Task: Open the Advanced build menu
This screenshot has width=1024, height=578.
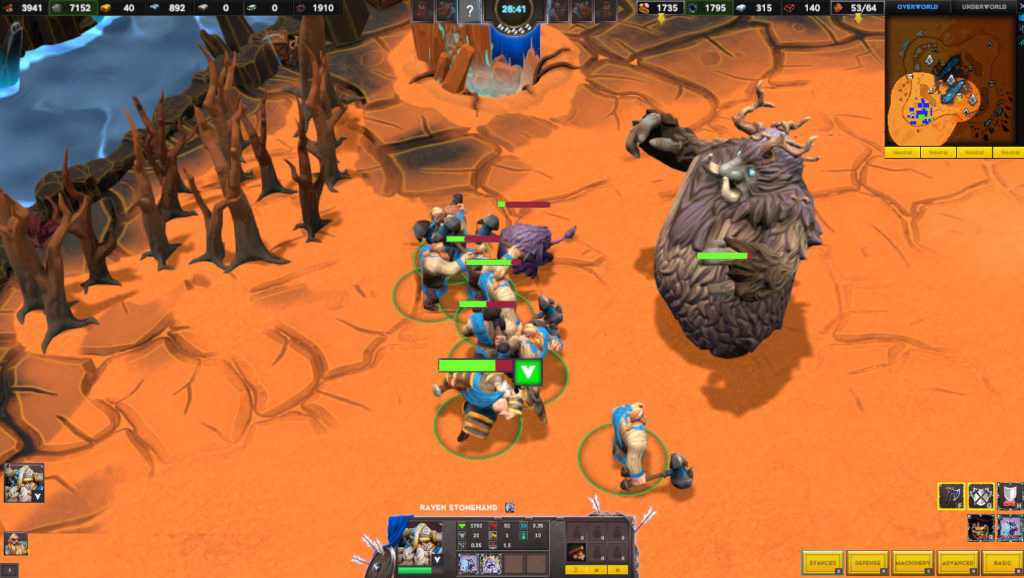Action: click(957, 563)
